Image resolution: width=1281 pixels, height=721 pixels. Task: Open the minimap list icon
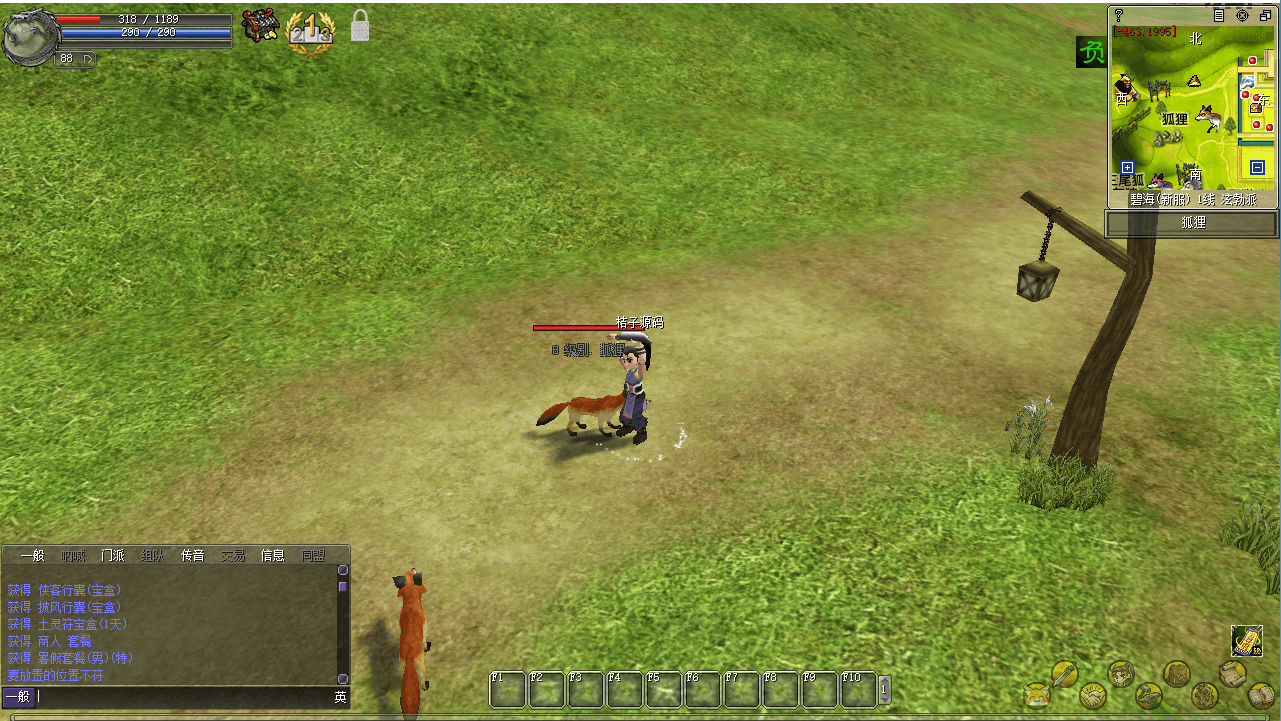(x=1219, y=15)
